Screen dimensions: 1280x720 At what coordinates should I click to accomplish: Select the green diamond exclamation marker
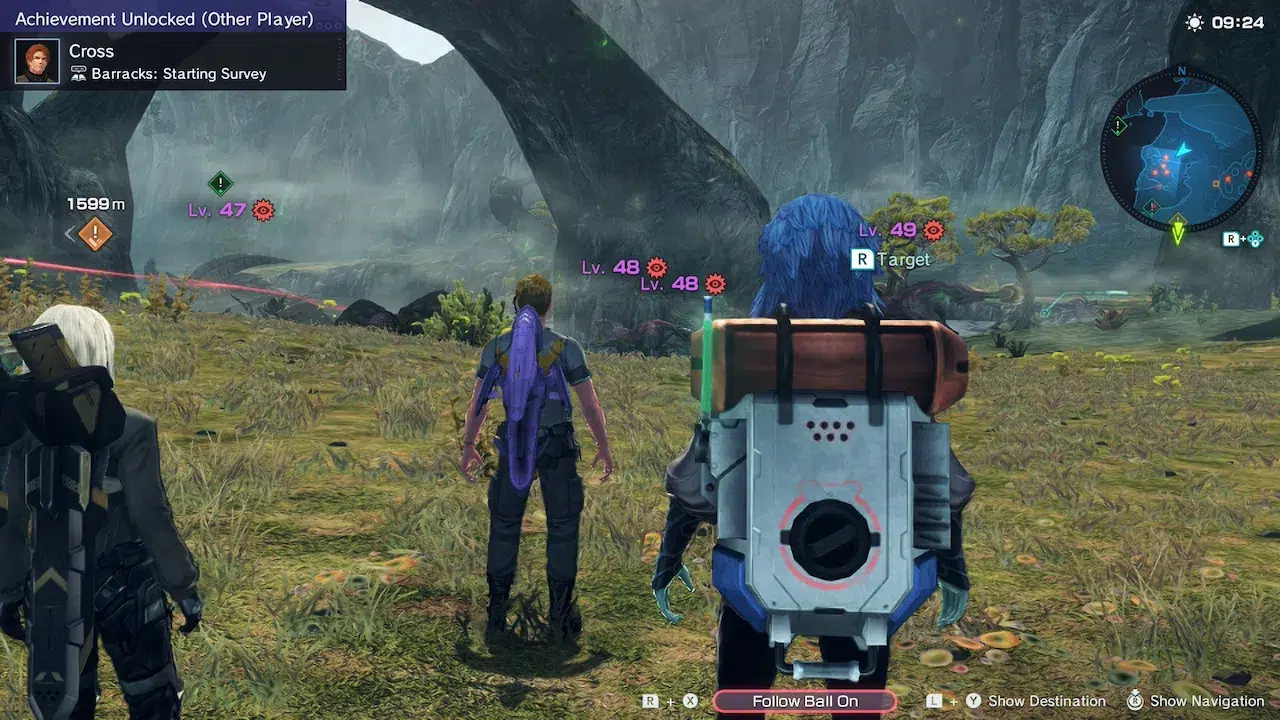pos(220,183)
